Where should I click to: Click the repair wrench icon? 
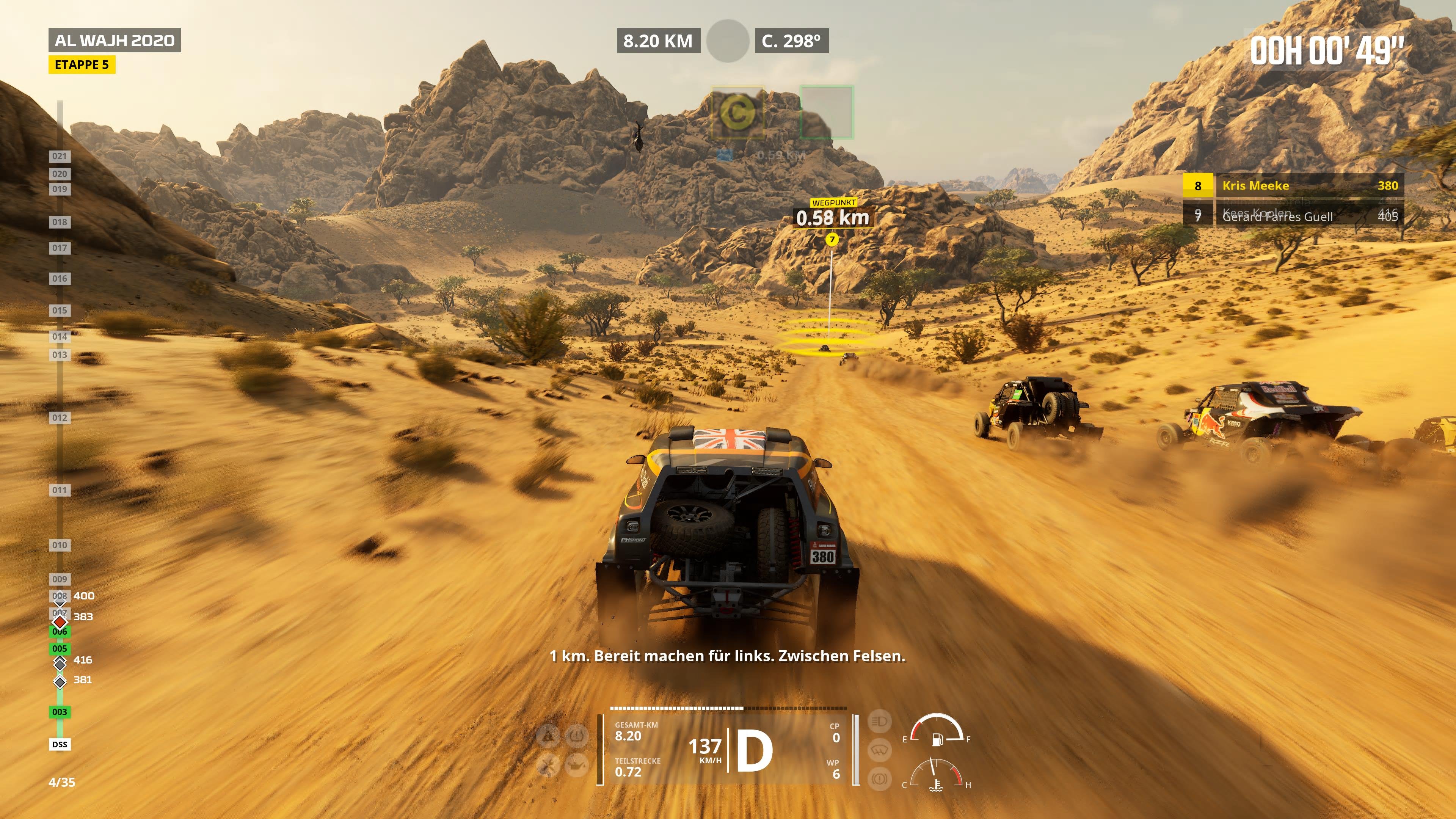click(x=547, y=766)
